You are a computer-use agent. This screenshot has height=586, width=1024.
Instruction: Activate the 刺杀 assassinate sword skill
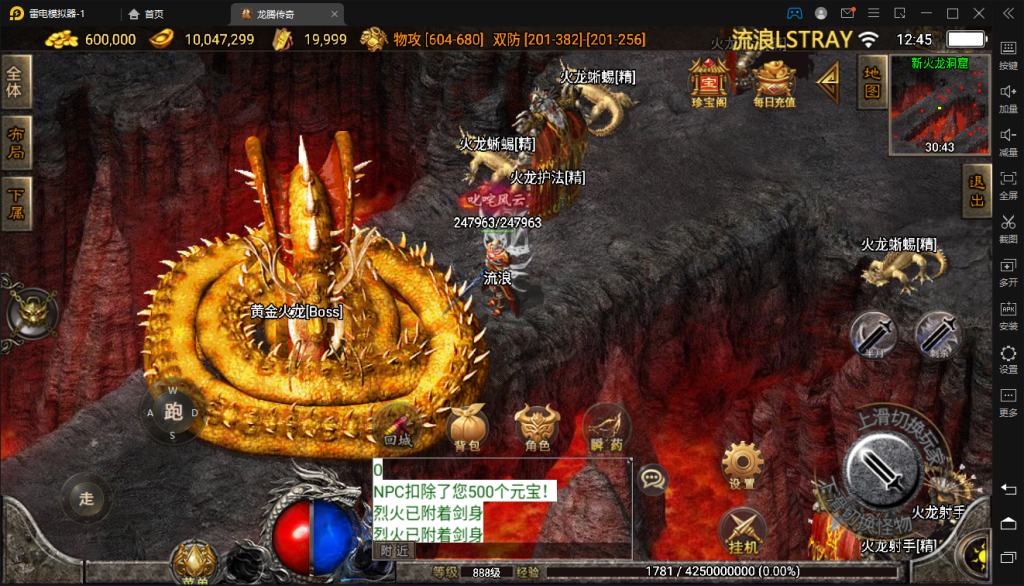937,334
